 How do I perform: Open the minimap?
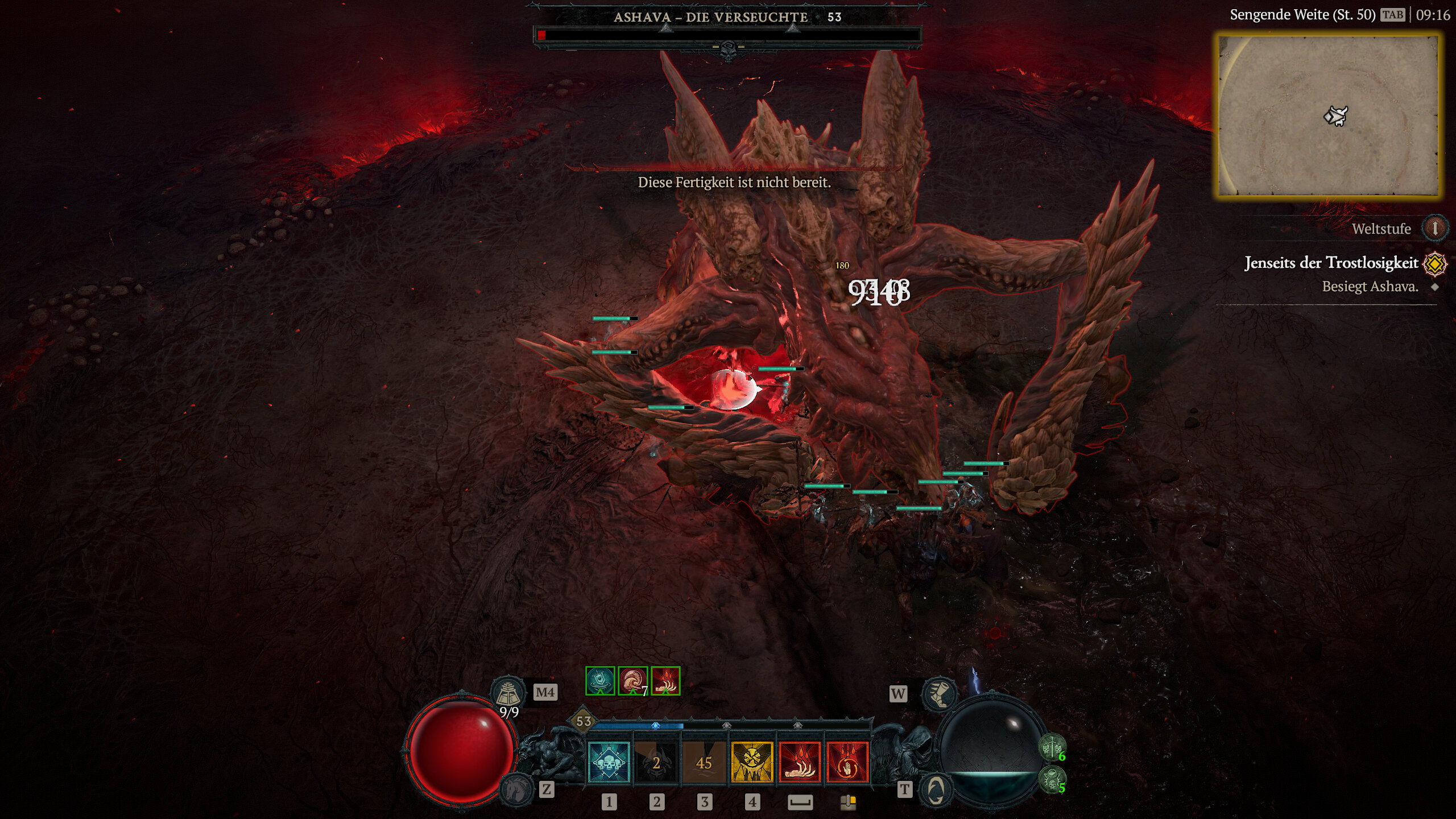pos(1329,116)
